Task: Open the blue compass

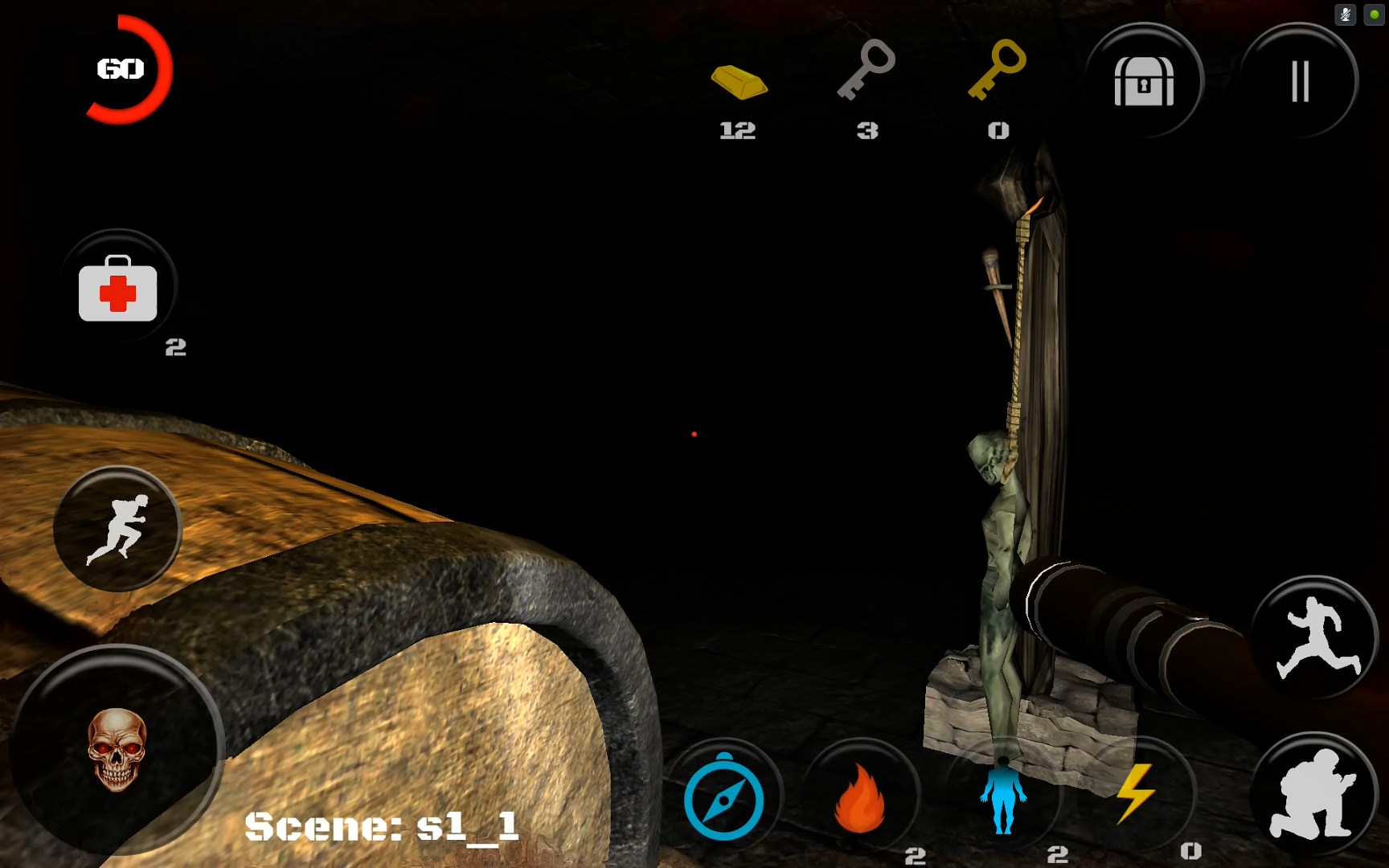Action: [723, 798]
